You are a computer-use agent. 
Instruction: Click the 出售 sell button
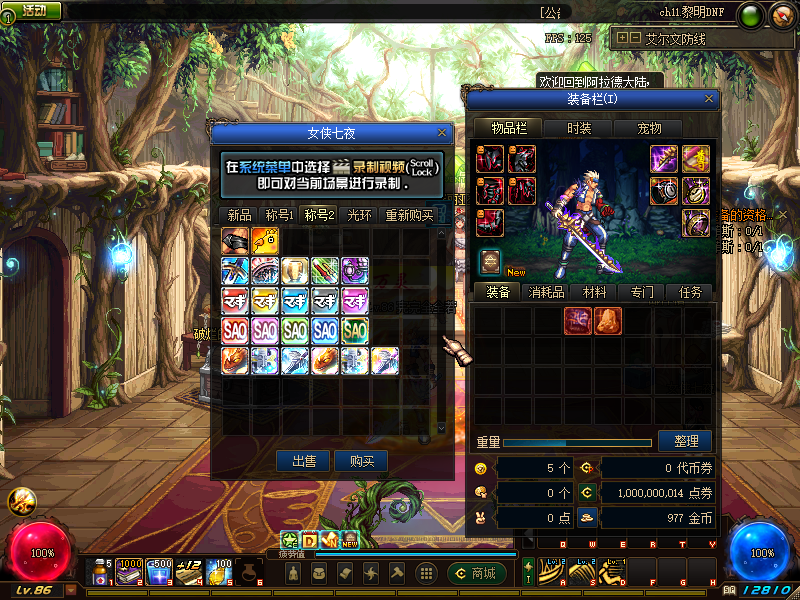coord(304,461)
